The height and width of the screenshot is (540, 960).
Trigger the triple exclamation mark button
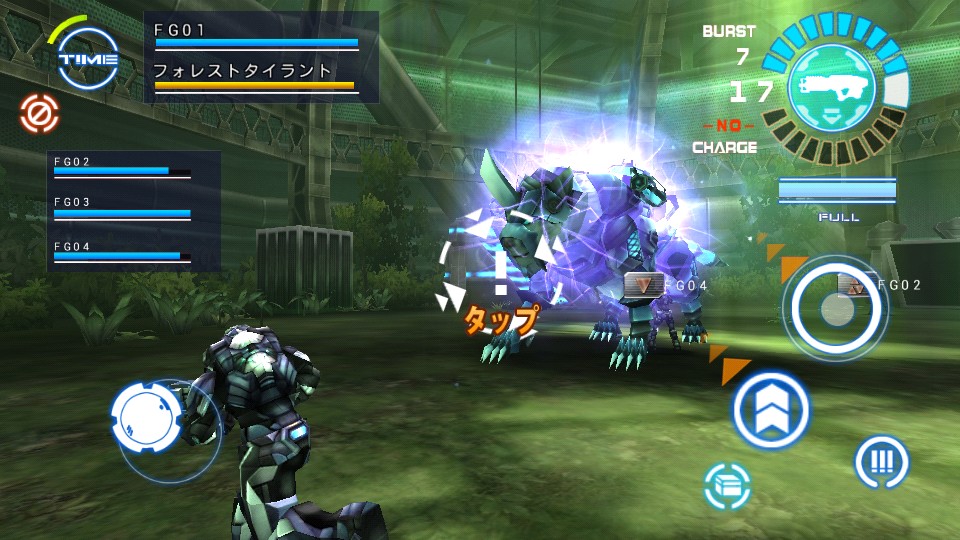click(881, 462)
